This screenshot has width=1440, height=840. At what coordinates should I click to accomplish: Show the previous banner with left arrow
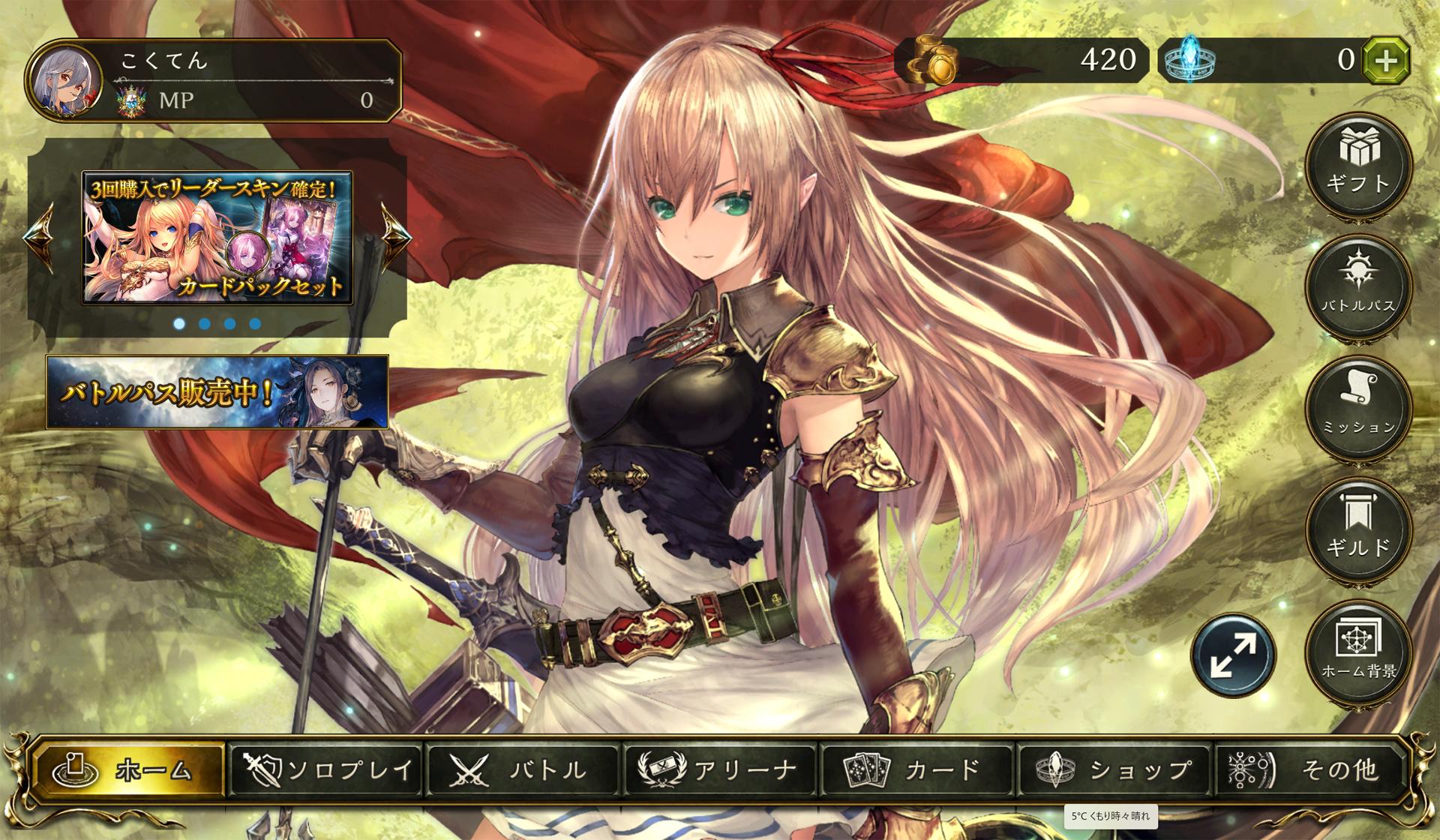pos(39,236)
